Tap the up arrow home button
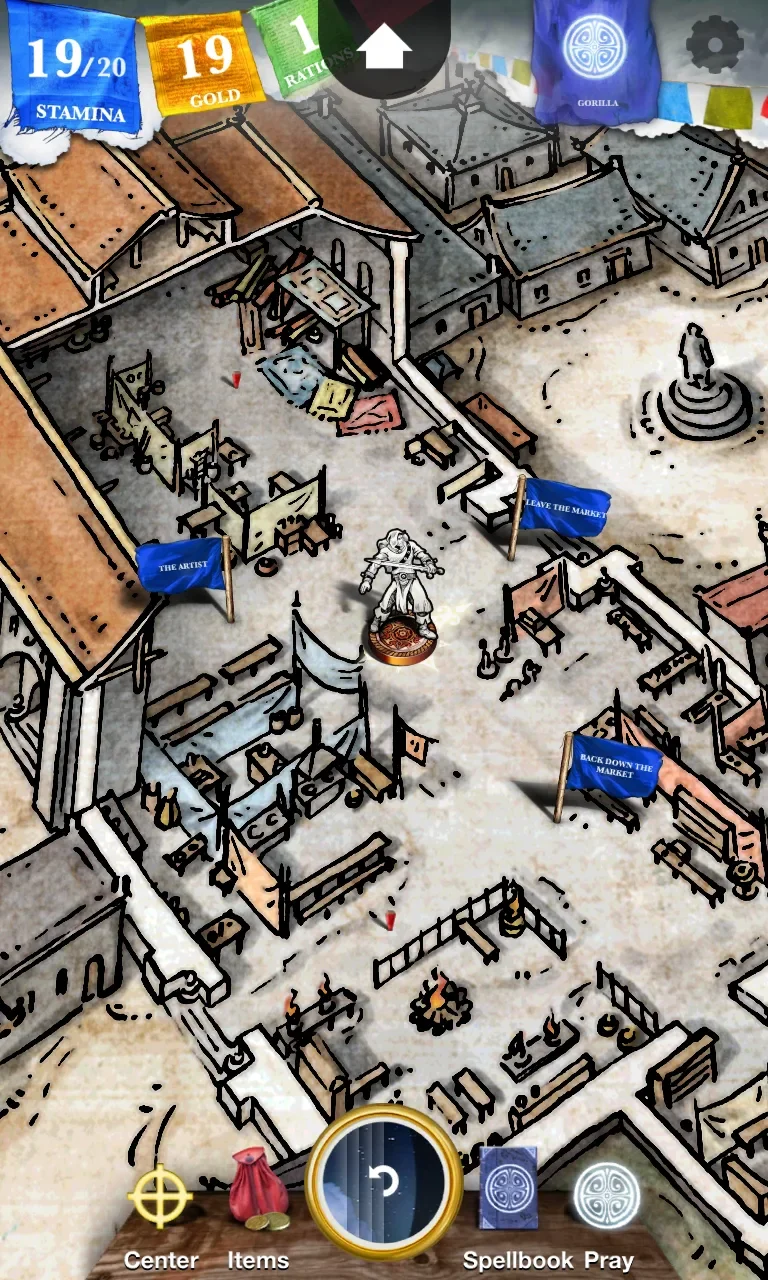Image resolution: width=768 pixels, height=1280 pixels. pyautogui.click(x=384, y=46)
